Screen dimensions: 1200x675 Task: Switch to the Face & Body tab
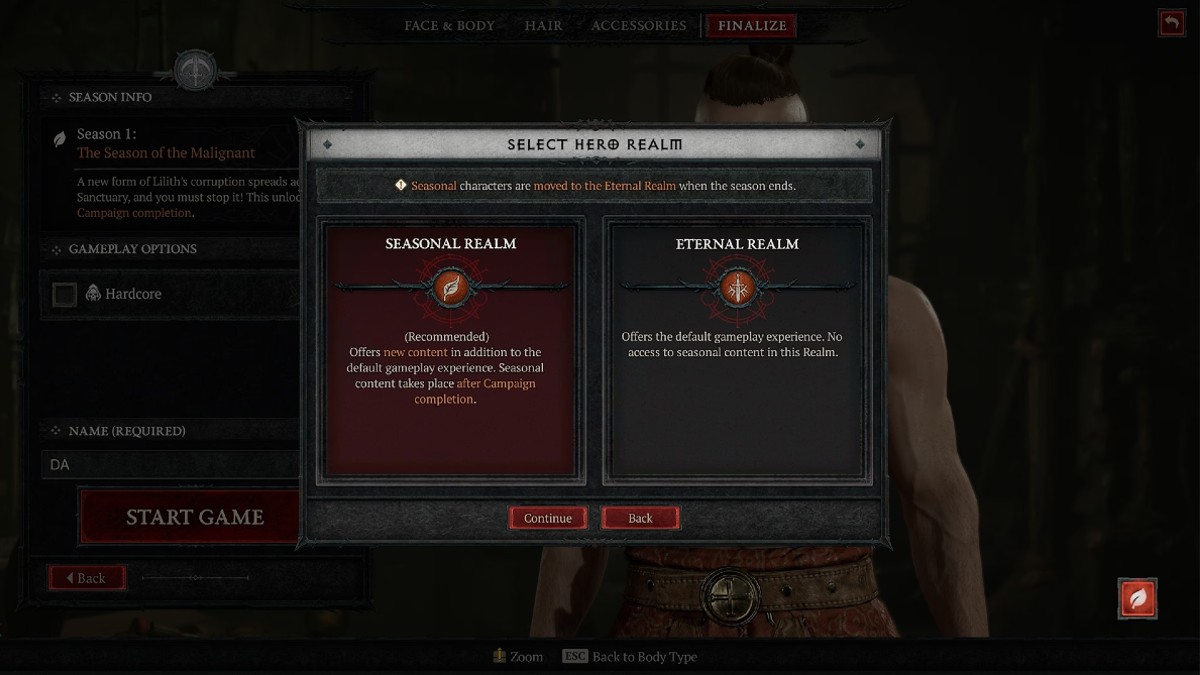point(449,26)
